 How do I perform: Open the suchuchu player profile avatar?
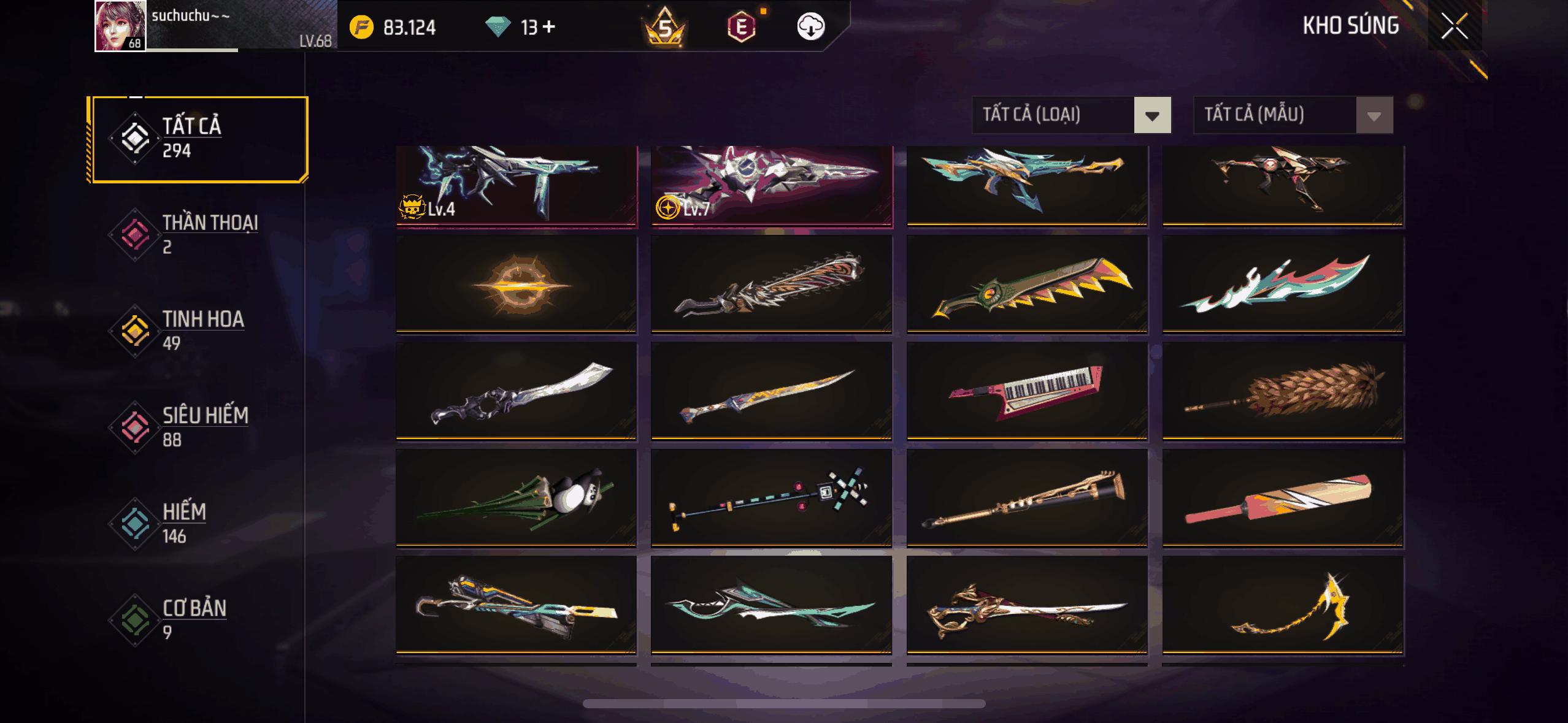[x=120, y=26]
